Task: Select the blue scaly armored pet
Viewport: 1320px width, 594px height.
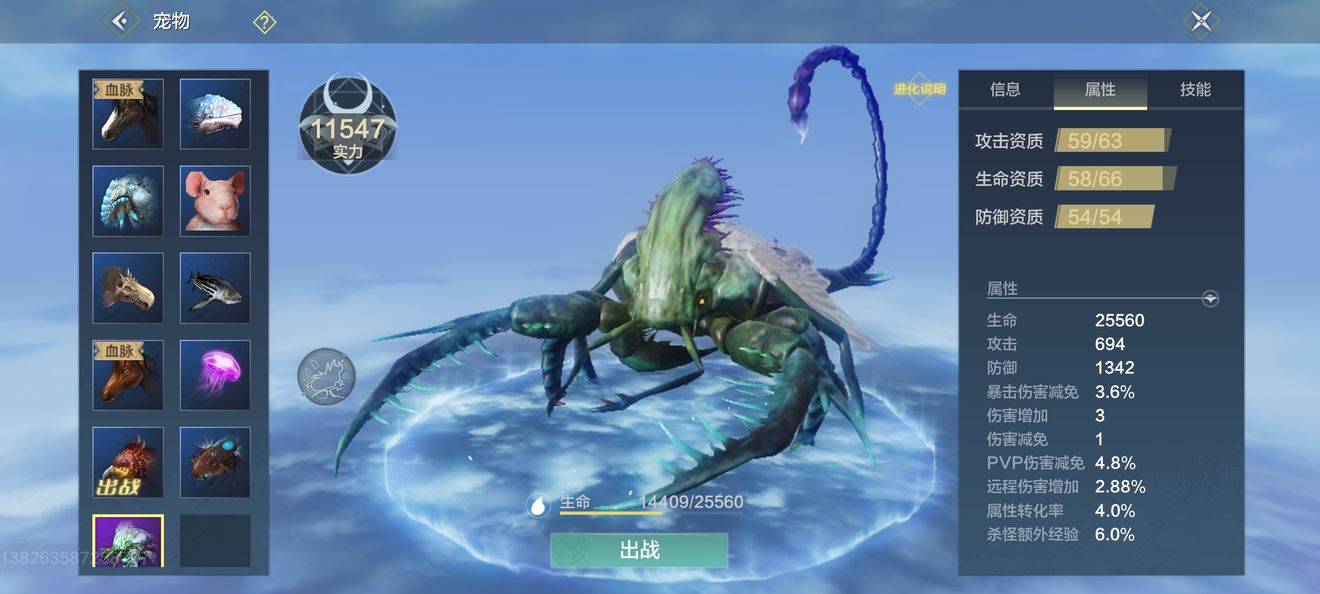Action: point(128,201)
